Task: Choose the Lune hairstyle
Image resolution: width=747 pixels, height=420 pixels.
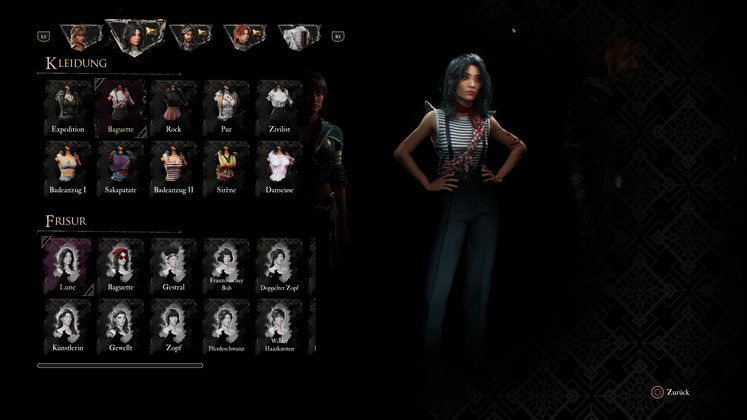Action: 68,265
